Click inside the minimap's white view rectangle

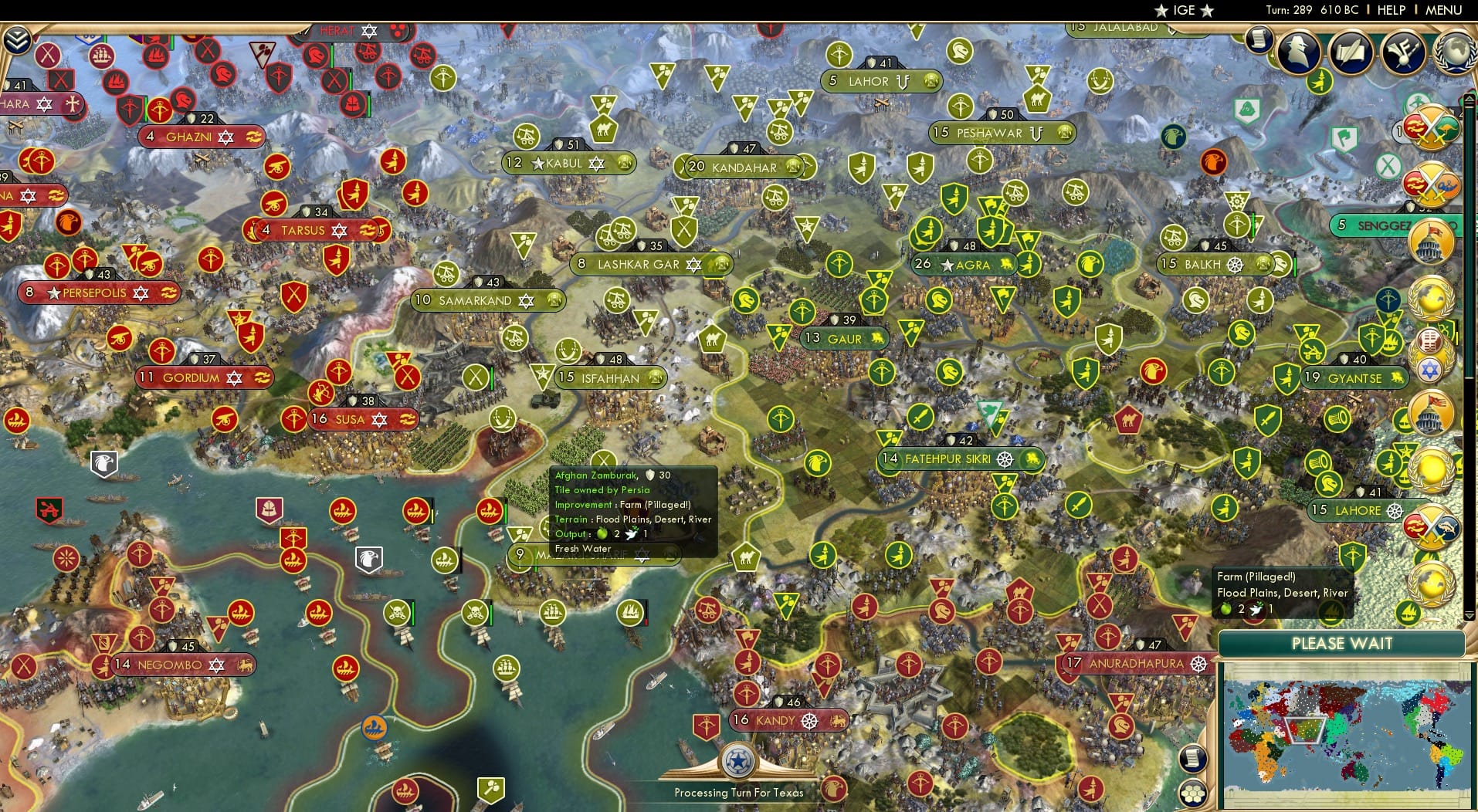click(1304, 730)
